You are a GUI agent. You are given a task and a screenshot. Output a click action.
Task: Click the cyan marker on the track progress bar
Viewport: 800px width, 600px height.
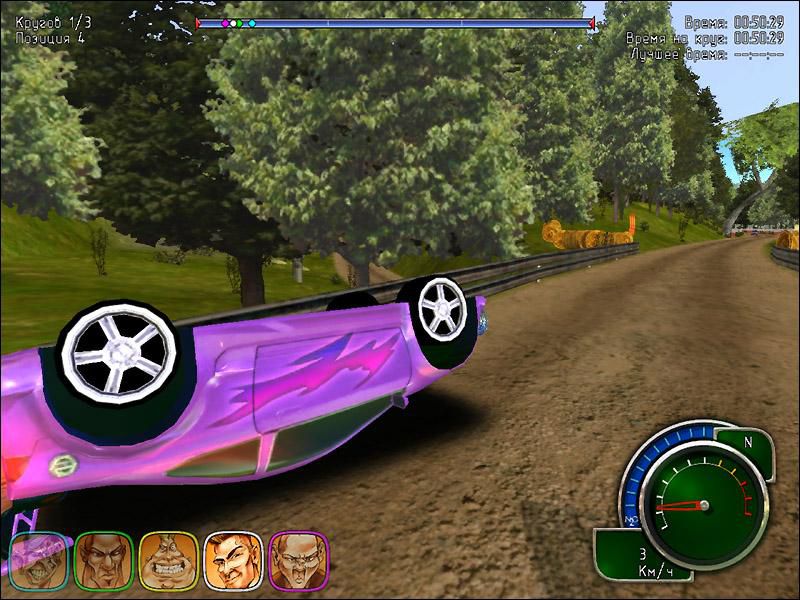[252, 22]
